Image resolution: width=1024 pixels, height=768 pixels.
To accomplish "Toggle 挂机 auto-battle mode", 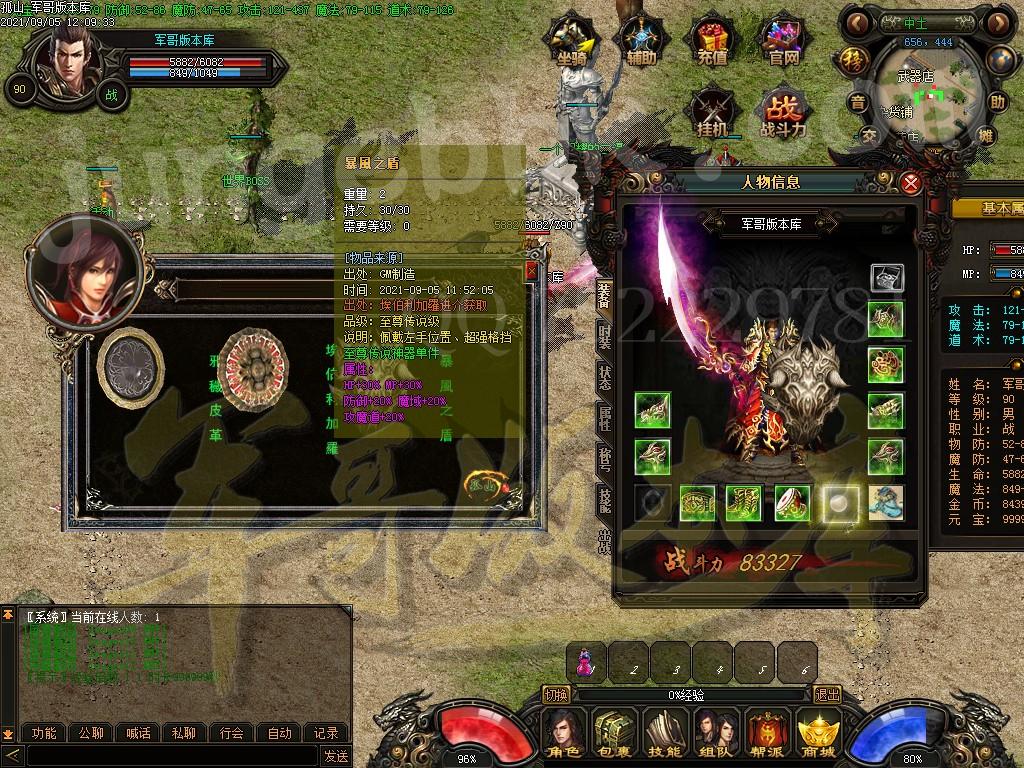I will tap(713, 113).
